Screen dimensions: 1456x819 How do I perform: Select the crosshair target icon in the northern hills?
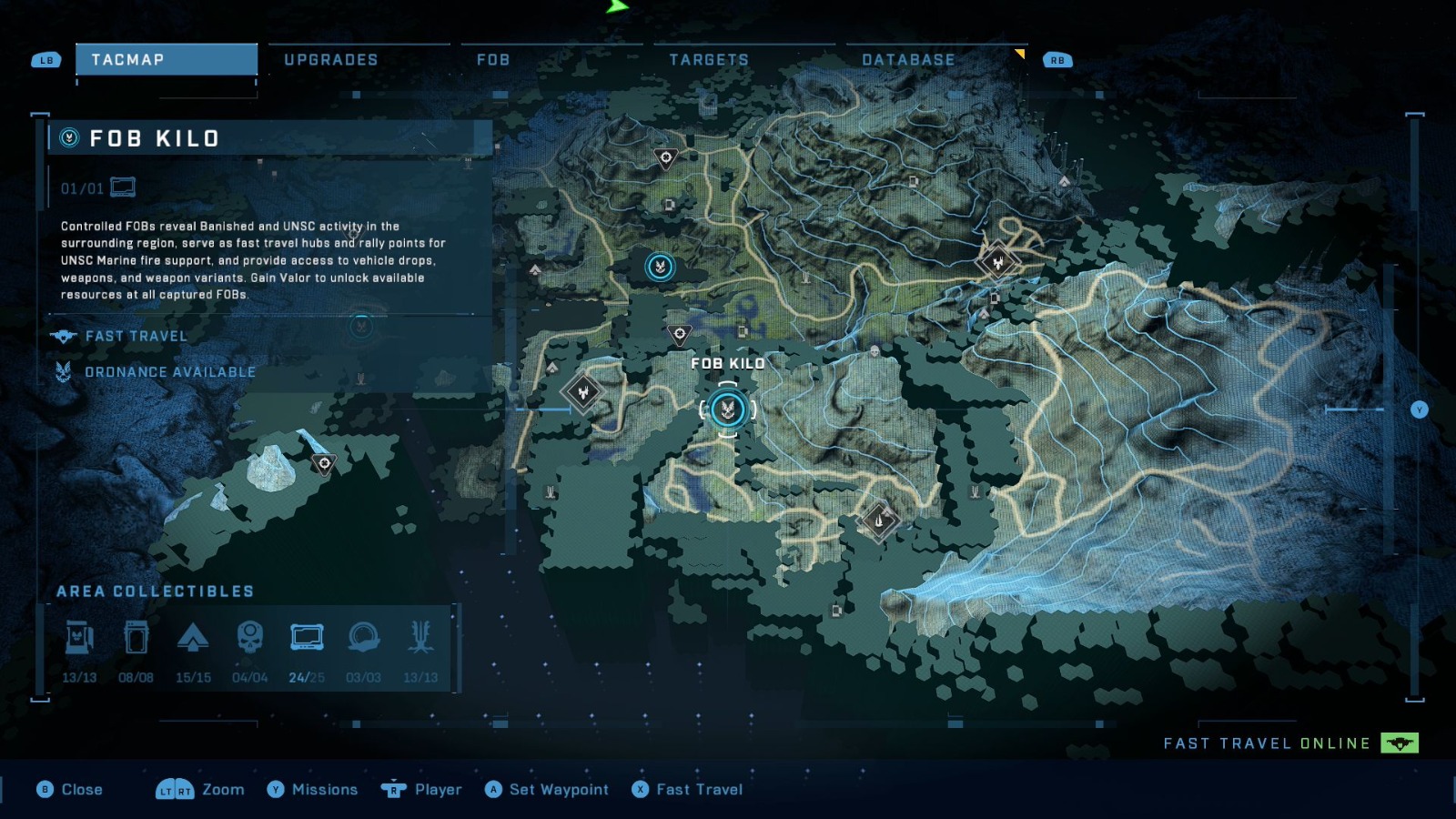(x=667, y=157)
